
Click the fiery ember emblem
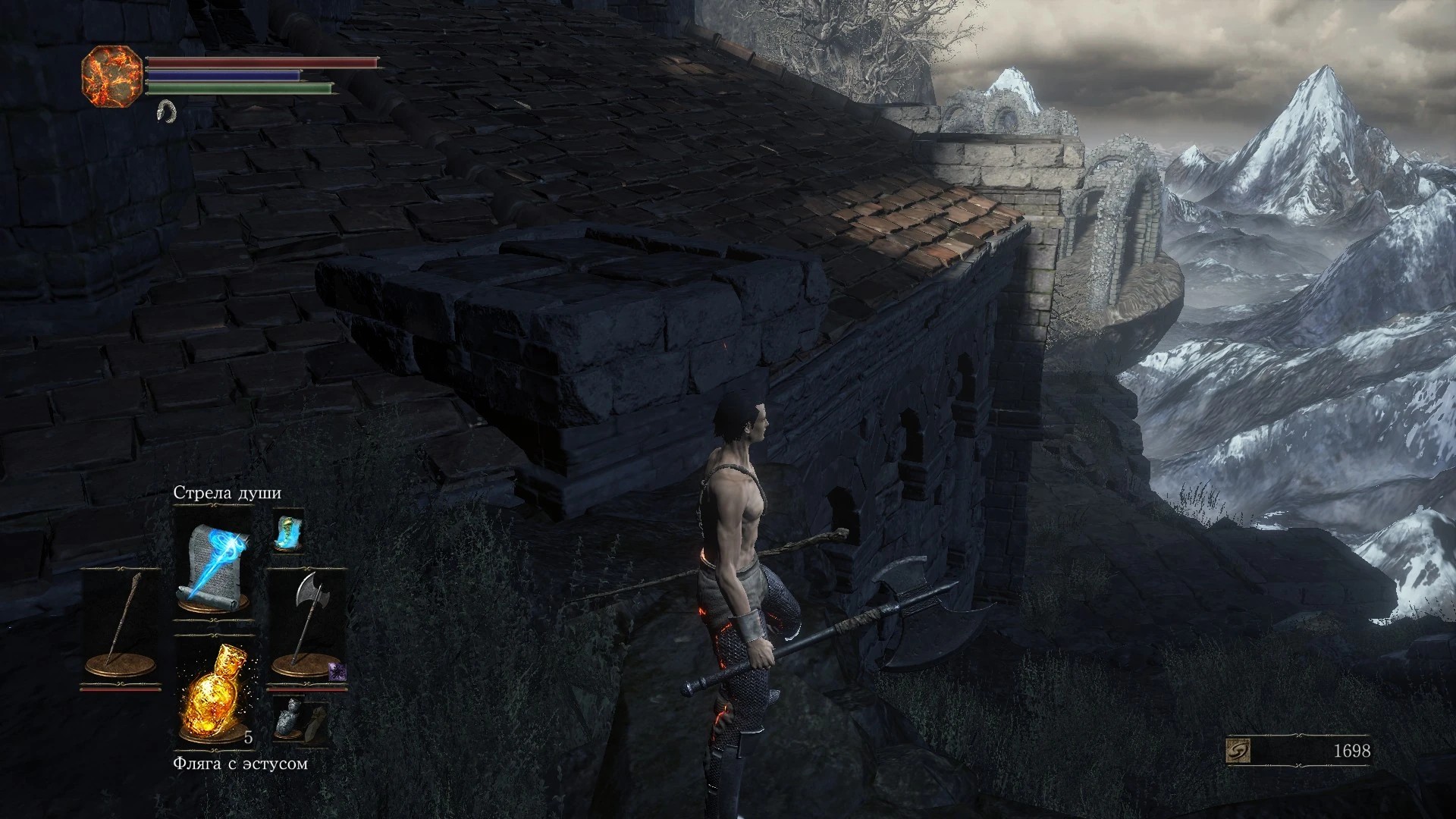pyautogui.click(x=111, y=74)
